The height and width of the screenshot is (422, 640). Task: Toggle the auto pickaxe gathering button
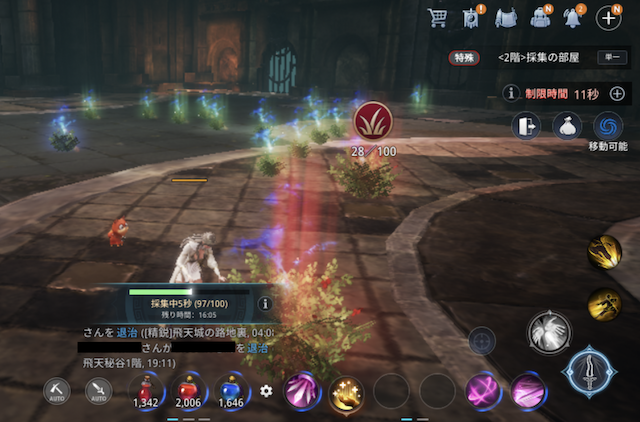pyautogui.click(x=58, y=391)
